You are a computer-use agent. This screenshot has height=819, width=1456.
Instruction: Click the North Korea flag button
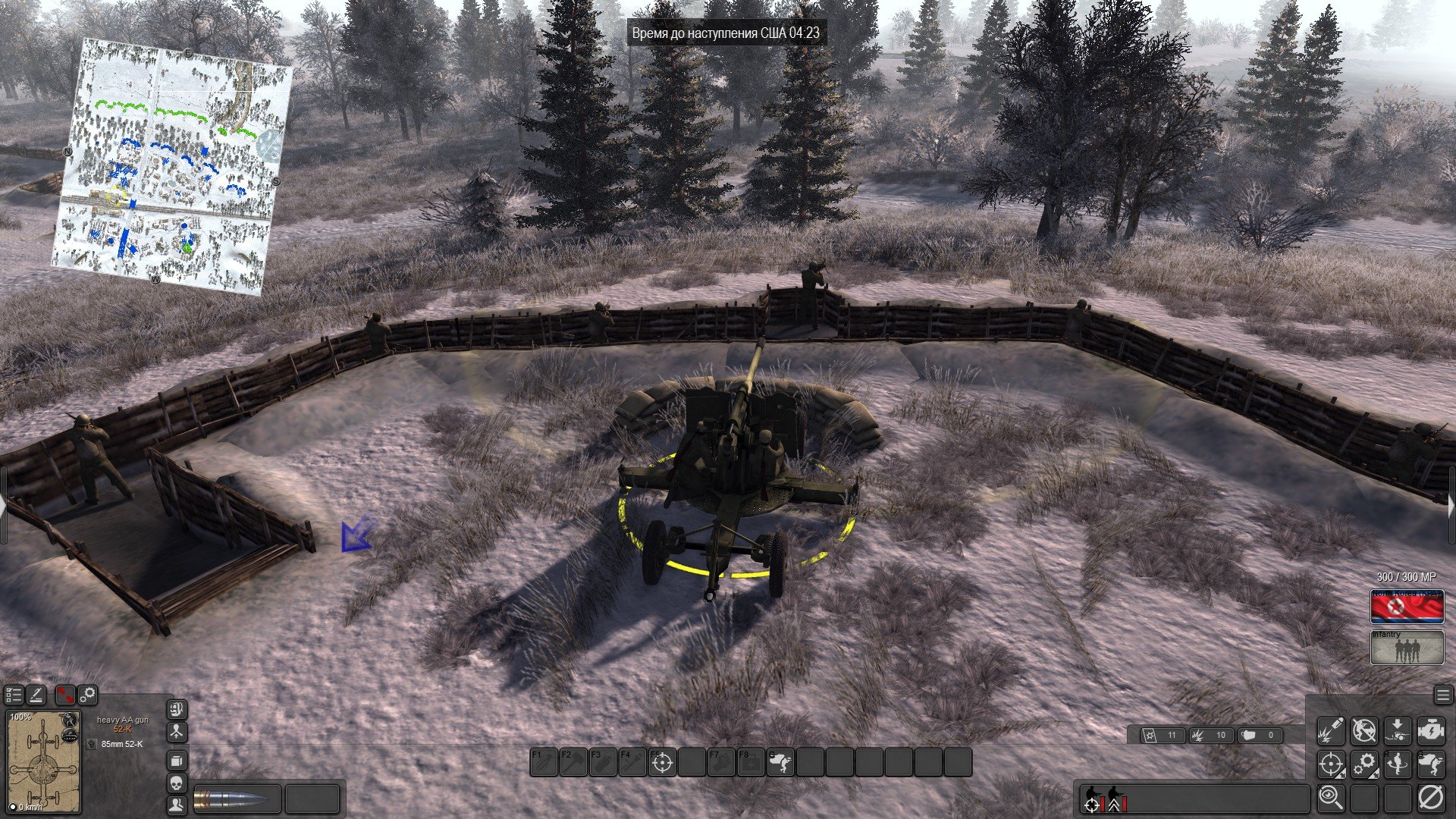click(x=1407, y=607)
